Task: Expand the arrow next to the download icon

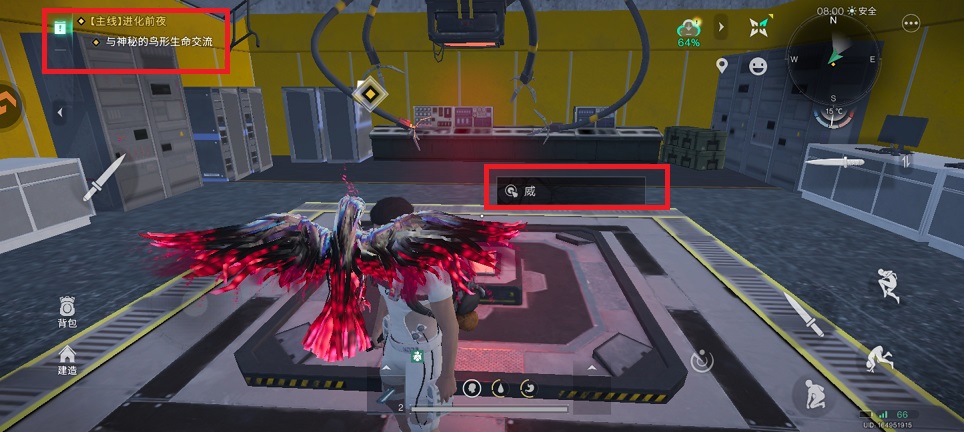Action: (x=722, y=27)
